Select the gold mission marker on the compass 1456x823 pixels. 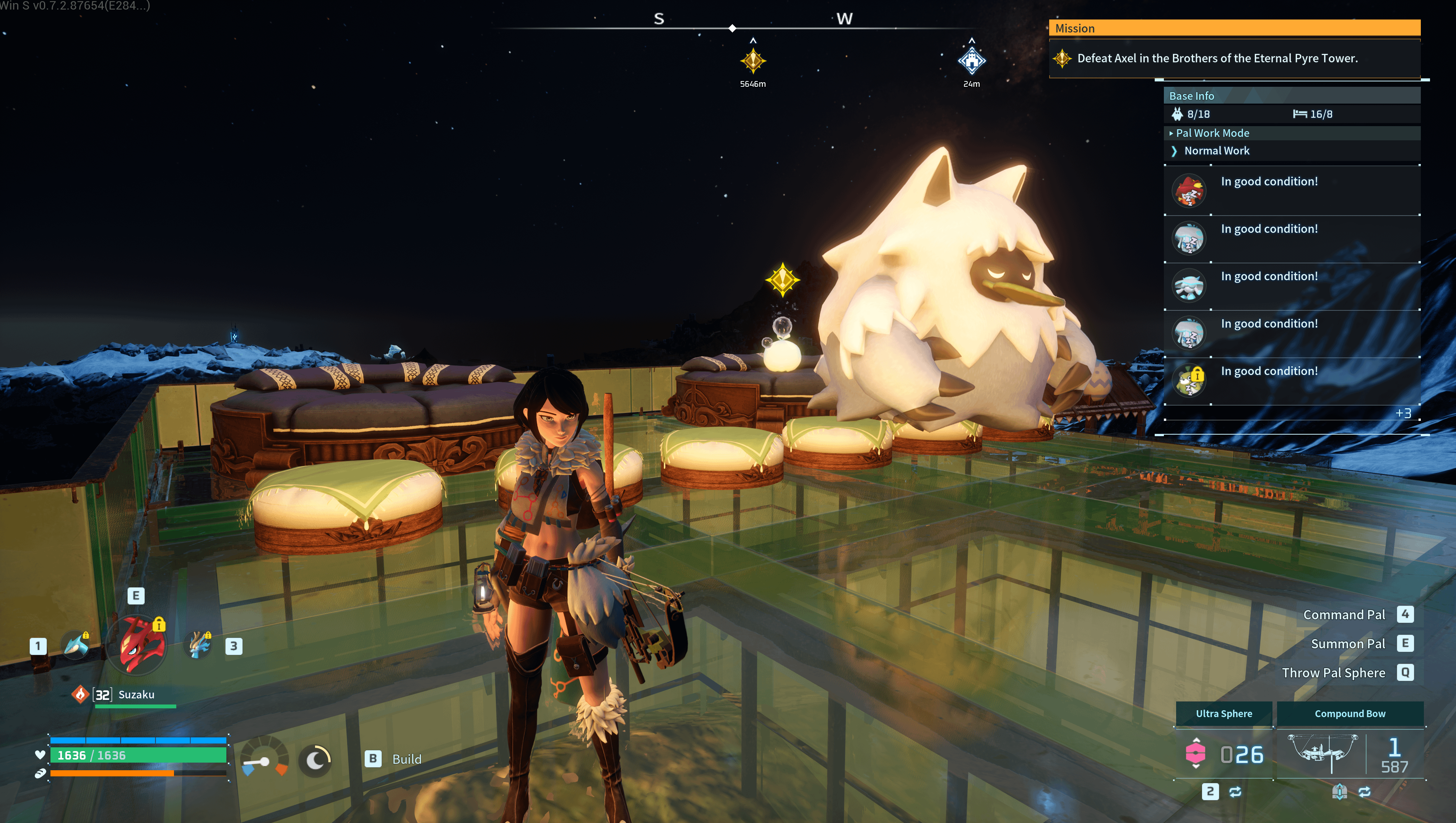753,60
